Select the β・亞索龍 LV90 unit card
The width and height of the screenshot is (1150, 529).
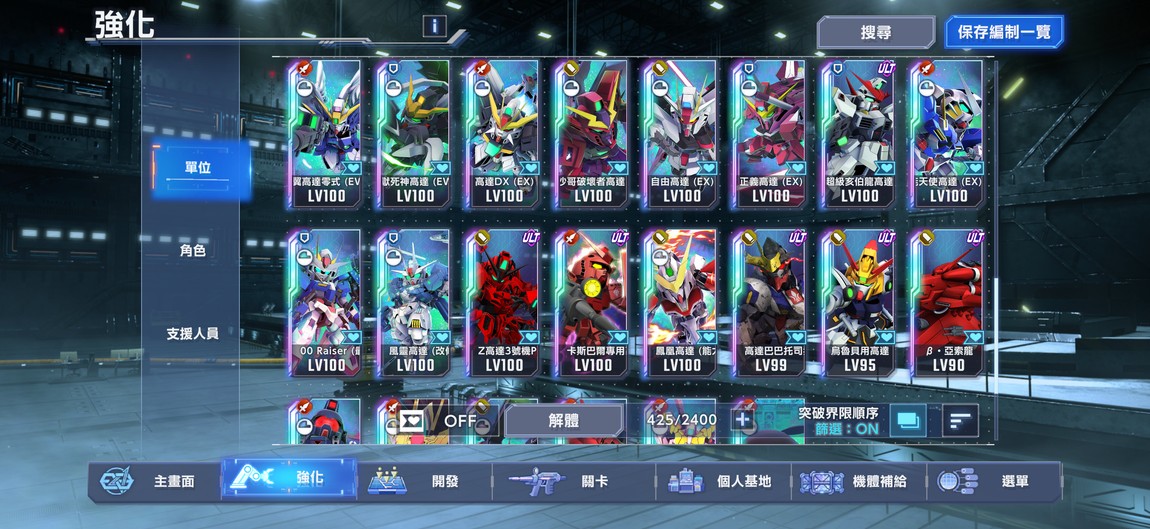click(x=947, y=303)
